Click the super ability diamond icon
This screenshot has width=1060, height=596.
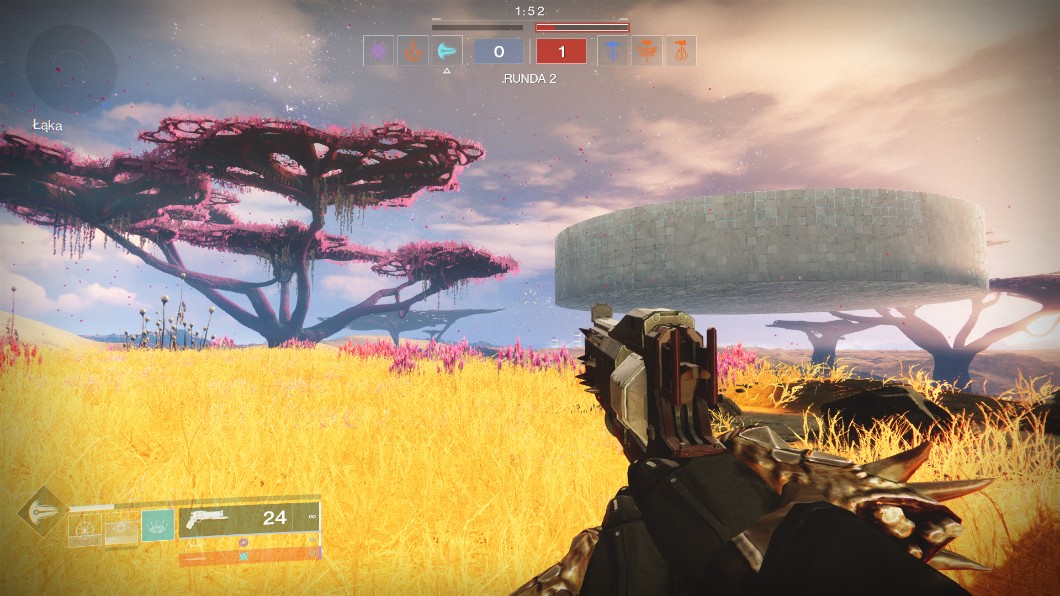click(41, 511)
